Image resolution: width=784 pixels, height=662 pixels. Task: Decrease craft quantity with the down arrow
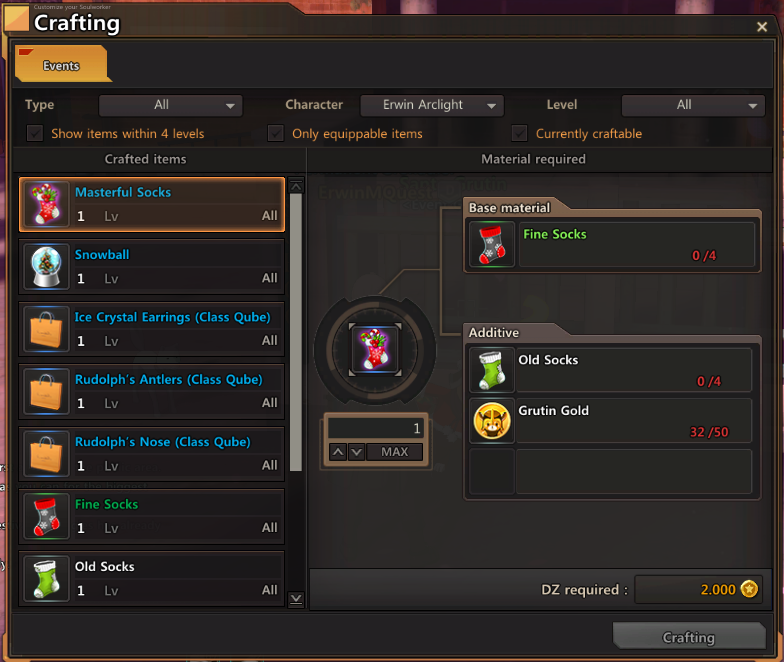pyautogui.click(x=356, y=452)
